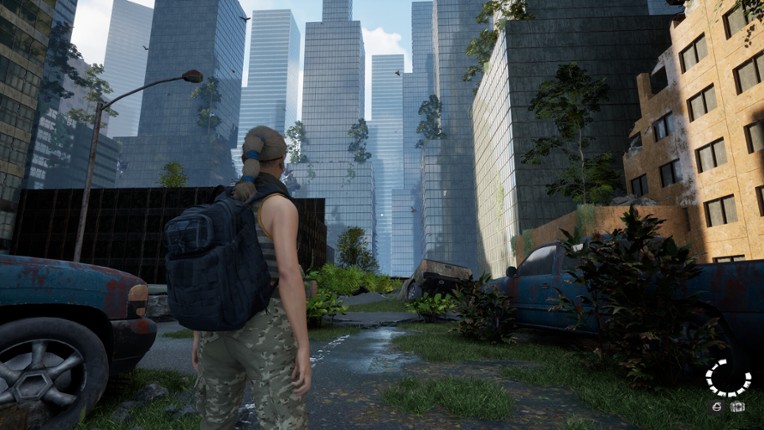
Task: Click the small character status icon beside the backpack
Action: (717, 407)
